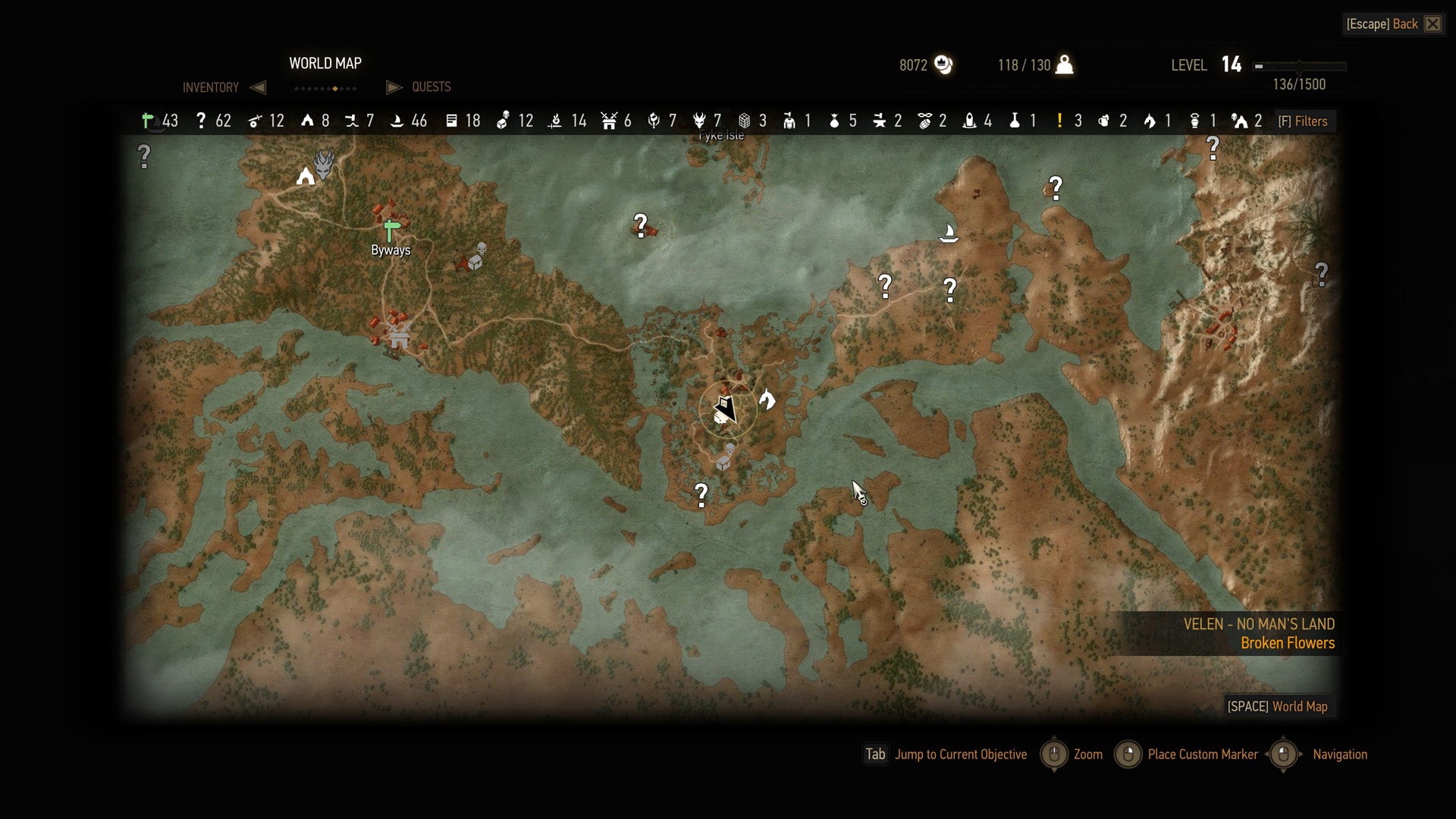This screenshot has width=1456, height=819.
Task: Select the yellow exclamation quest filter
Action: (1060, 121)
